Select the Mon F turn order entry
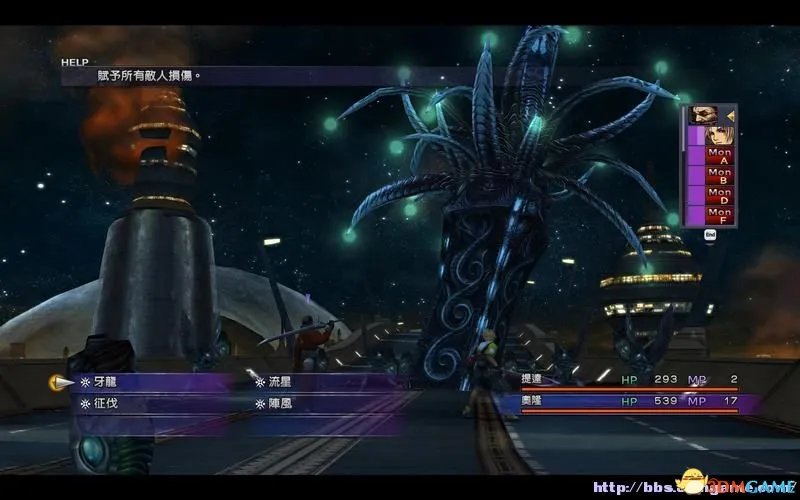This screenshot has height=500, width=800. (719, 213)
